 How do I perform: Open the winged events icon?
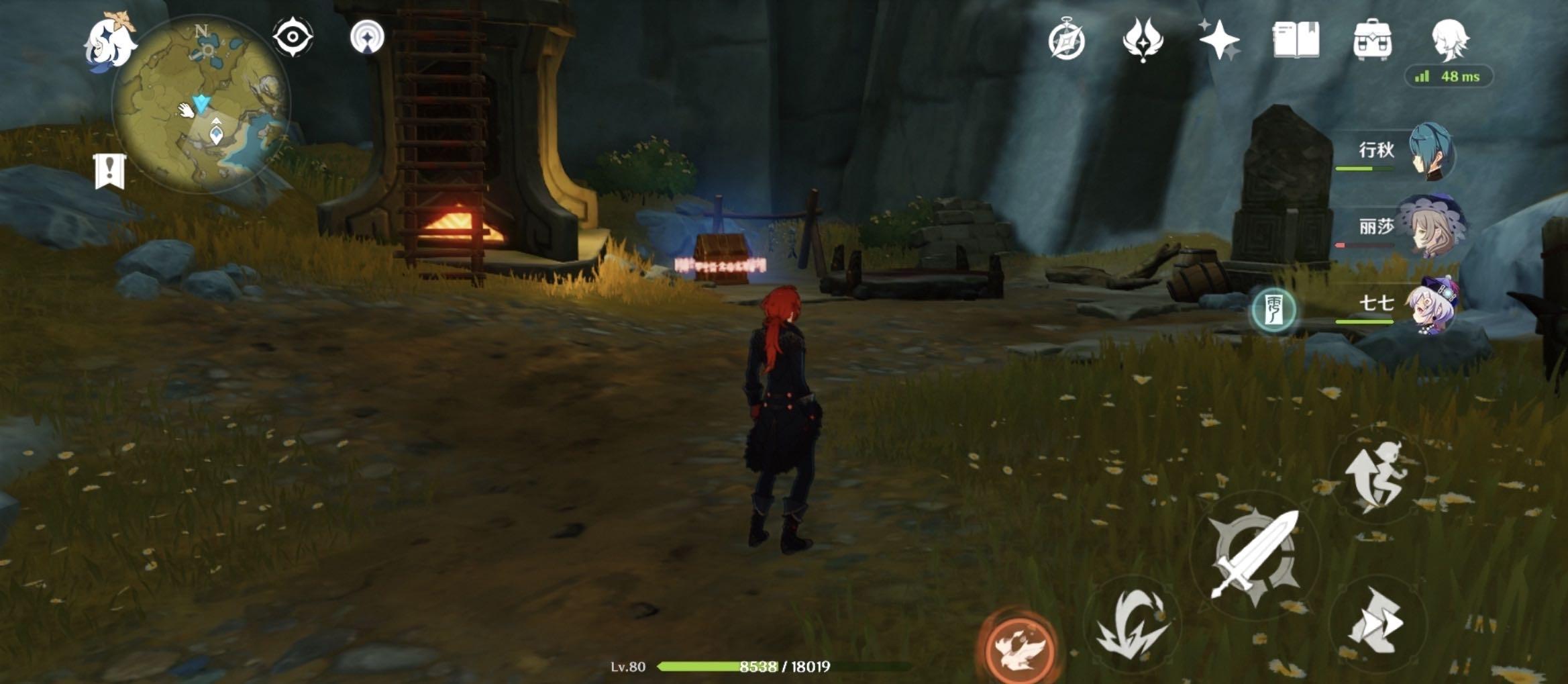pos(1143,39)
